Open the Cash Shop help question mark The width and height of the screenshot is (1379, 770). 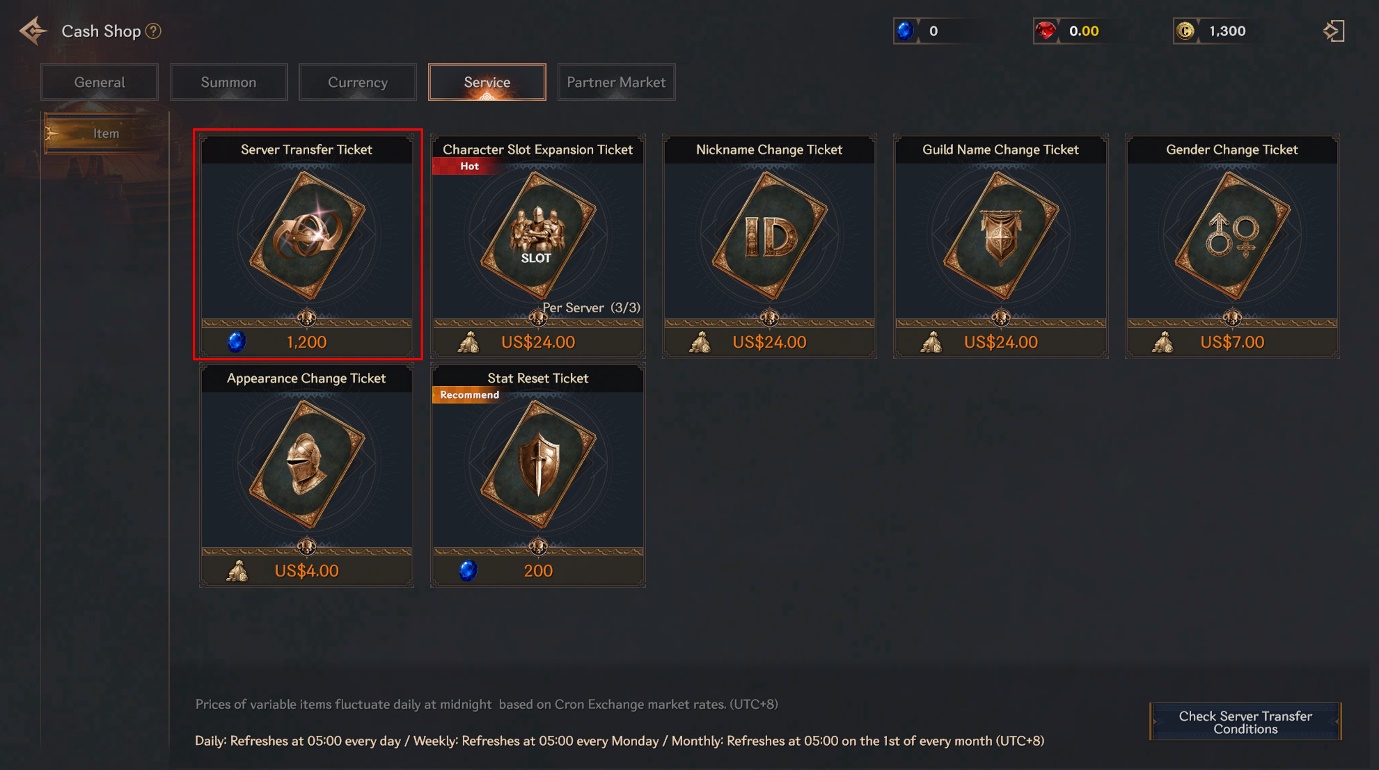click(x=153, y=31)
